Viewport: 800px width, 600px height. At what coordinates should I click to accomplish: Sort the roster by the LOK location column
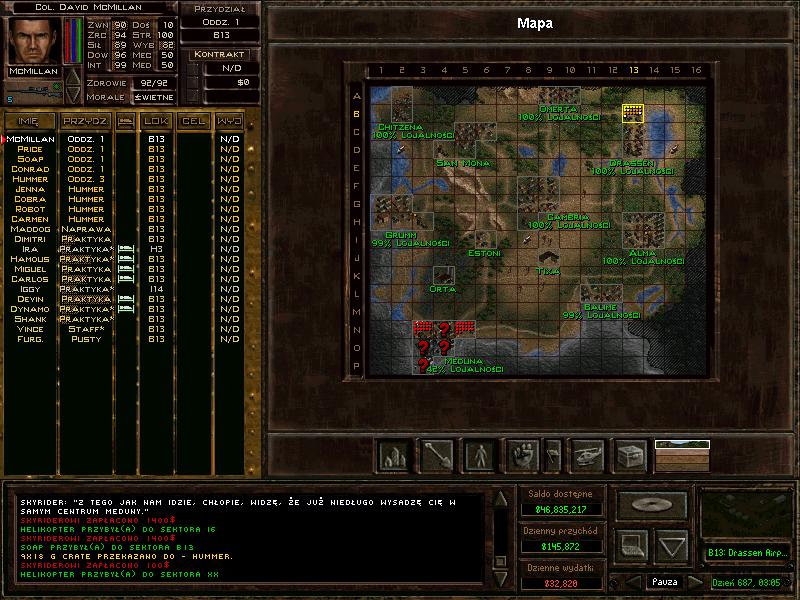[157, 121]
